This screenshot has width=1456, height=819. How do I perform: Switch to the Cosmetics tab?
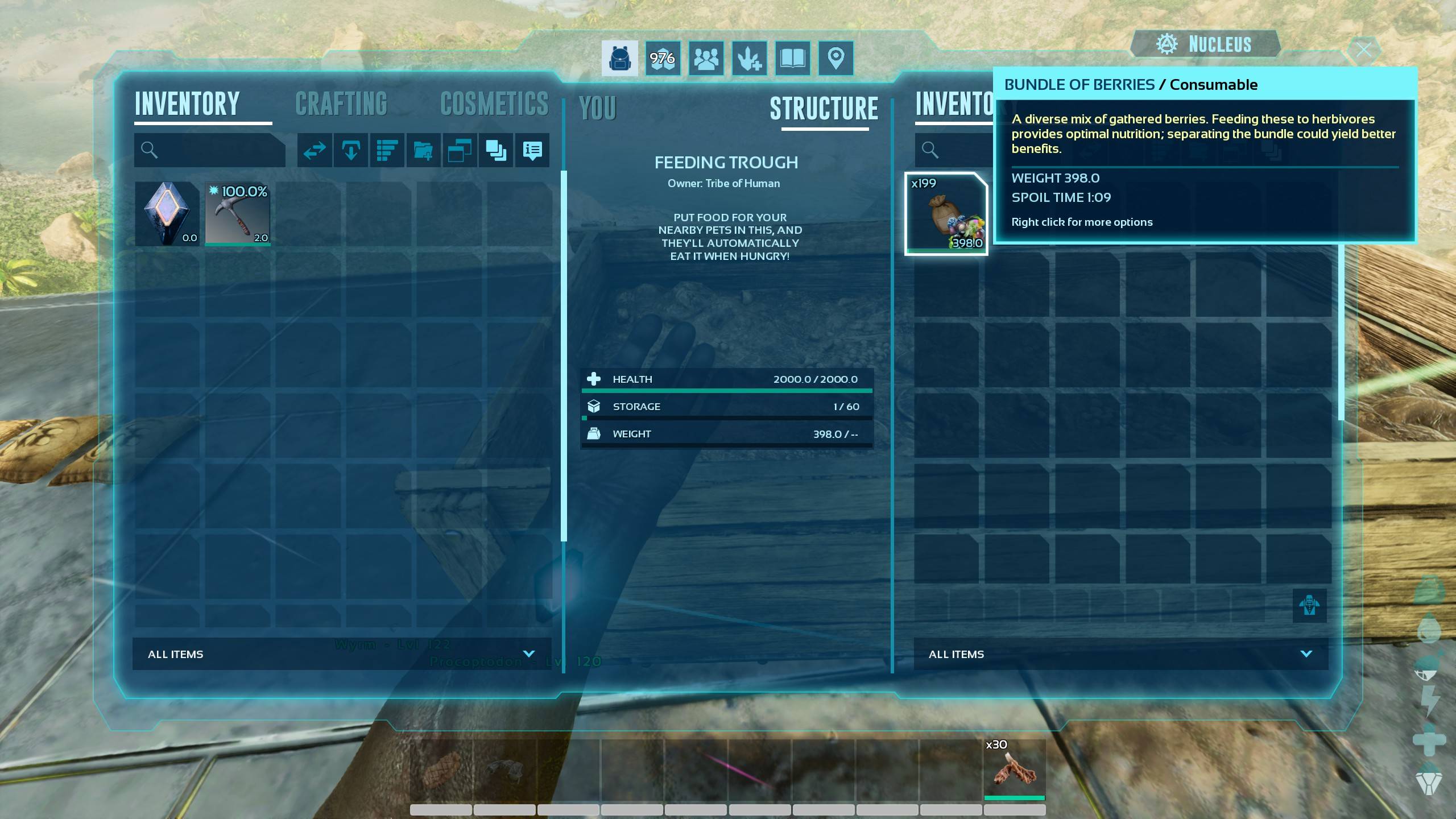[x=494, y=105]
